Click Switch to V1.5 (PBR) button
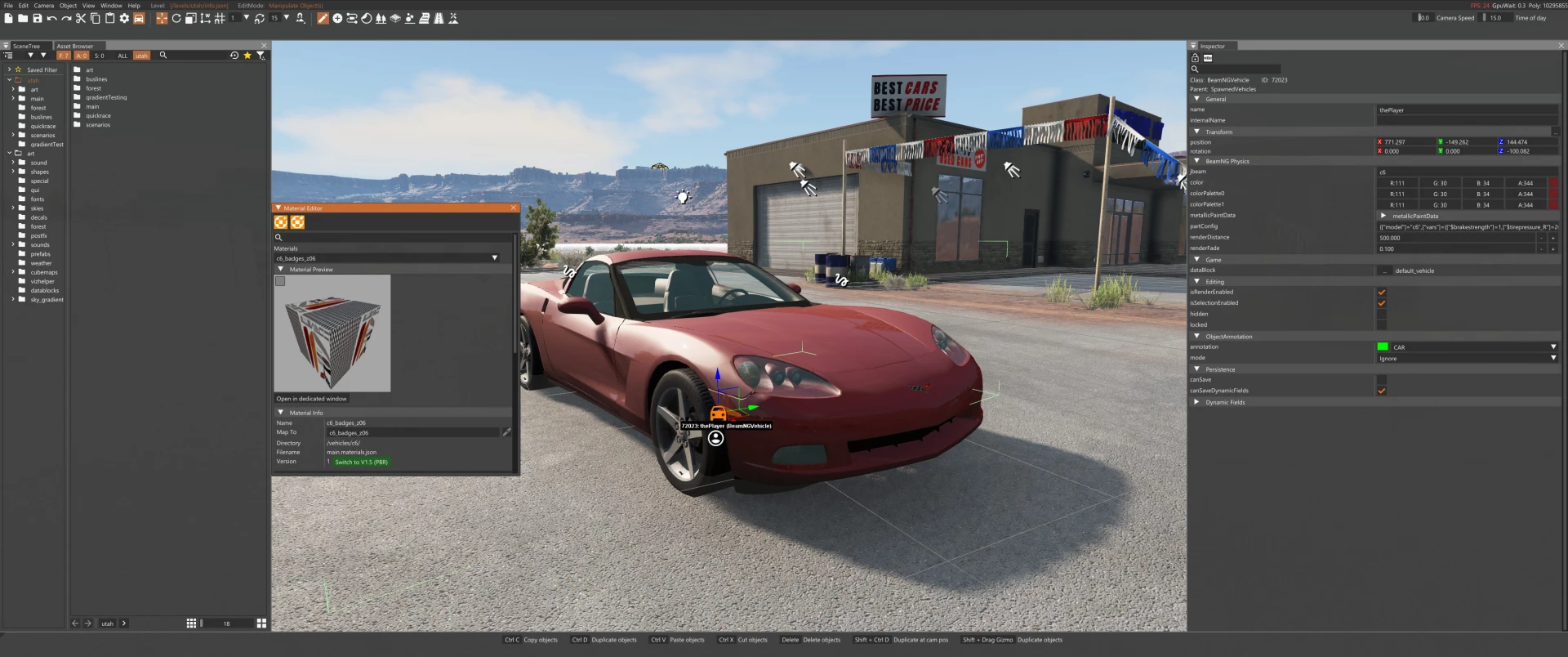This screenshot has width=1568, height=657. click(361, 462)
